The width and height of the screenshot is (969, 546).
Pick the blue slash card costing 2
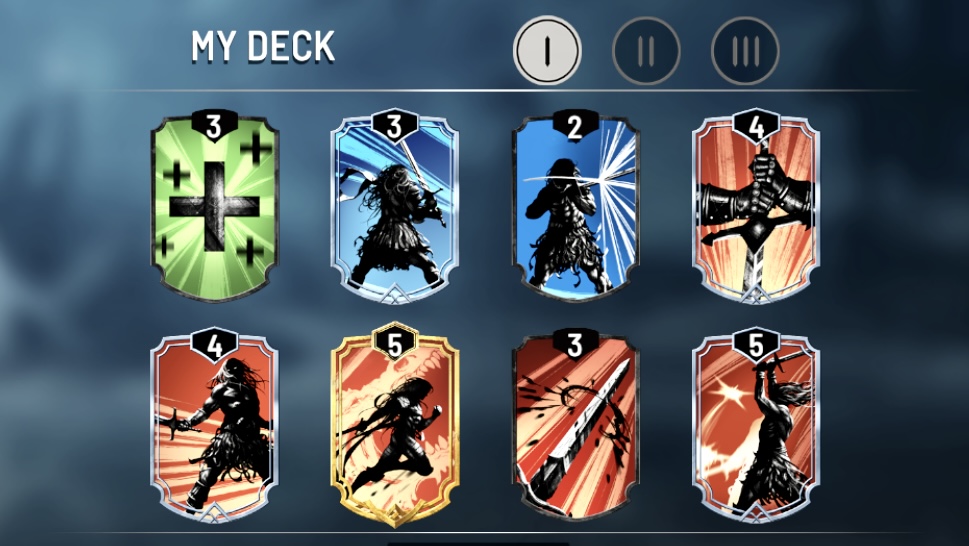click(576, 208)
